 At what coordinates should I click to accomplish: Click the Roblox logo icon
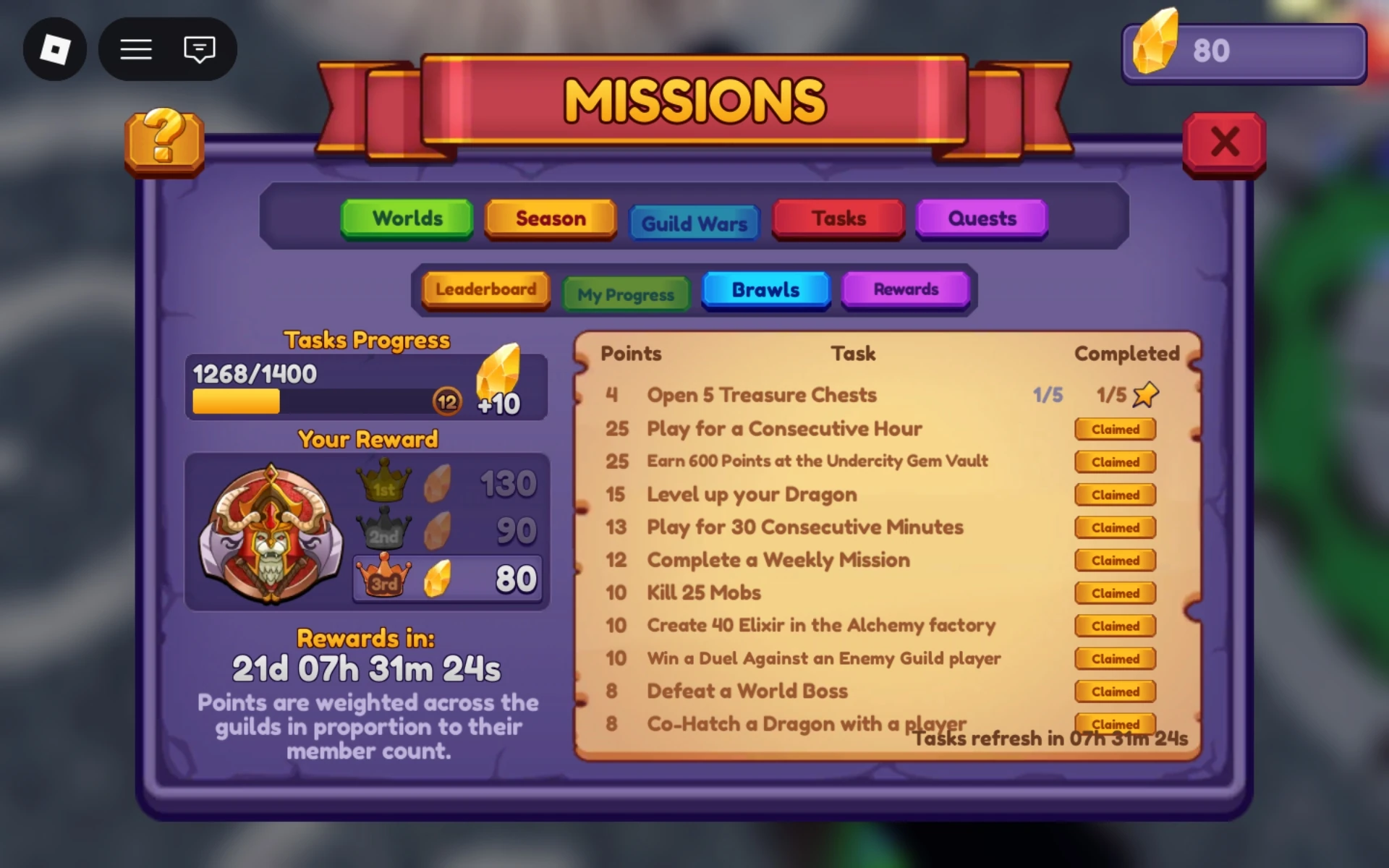55,48
